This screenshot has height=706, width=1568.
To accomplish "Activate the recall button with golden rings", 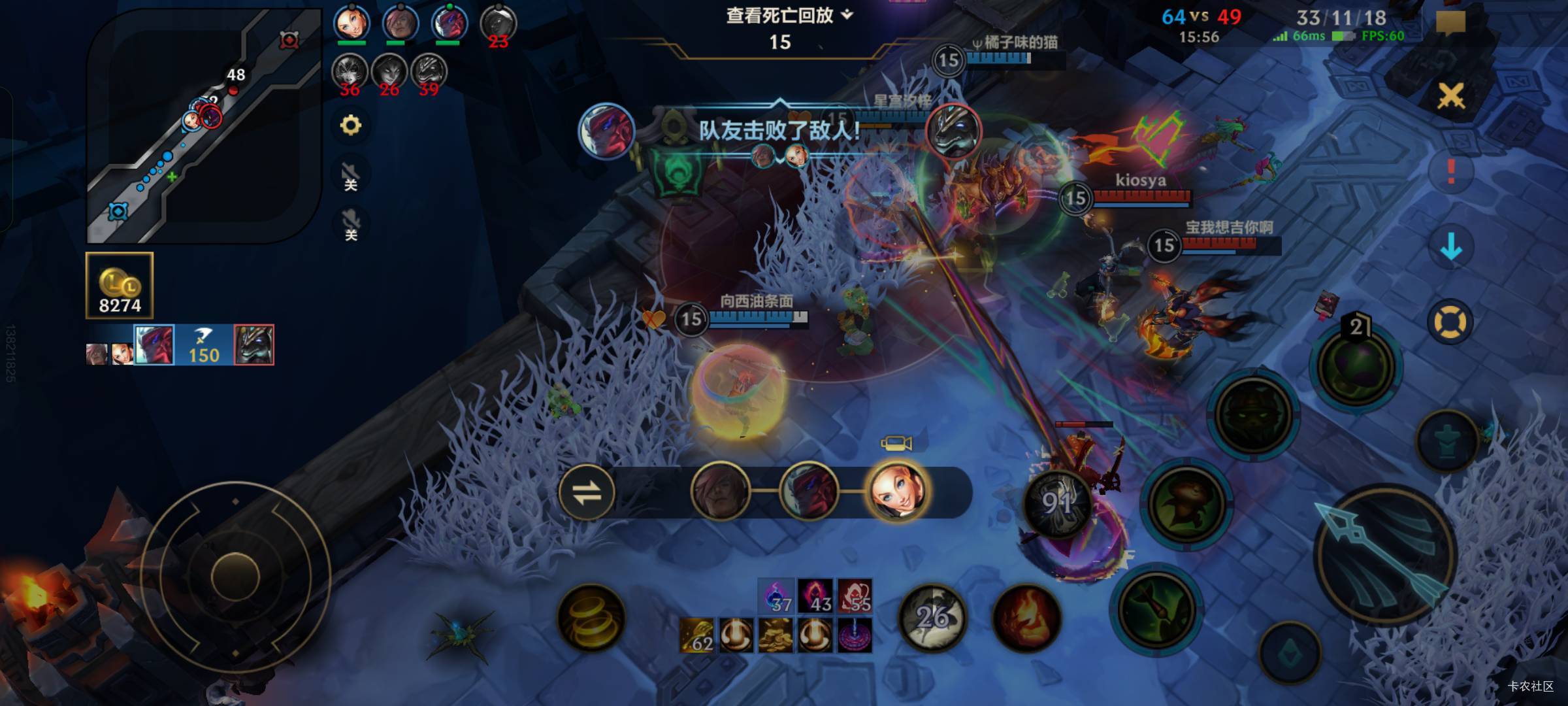I will click(x=591, y=618).
